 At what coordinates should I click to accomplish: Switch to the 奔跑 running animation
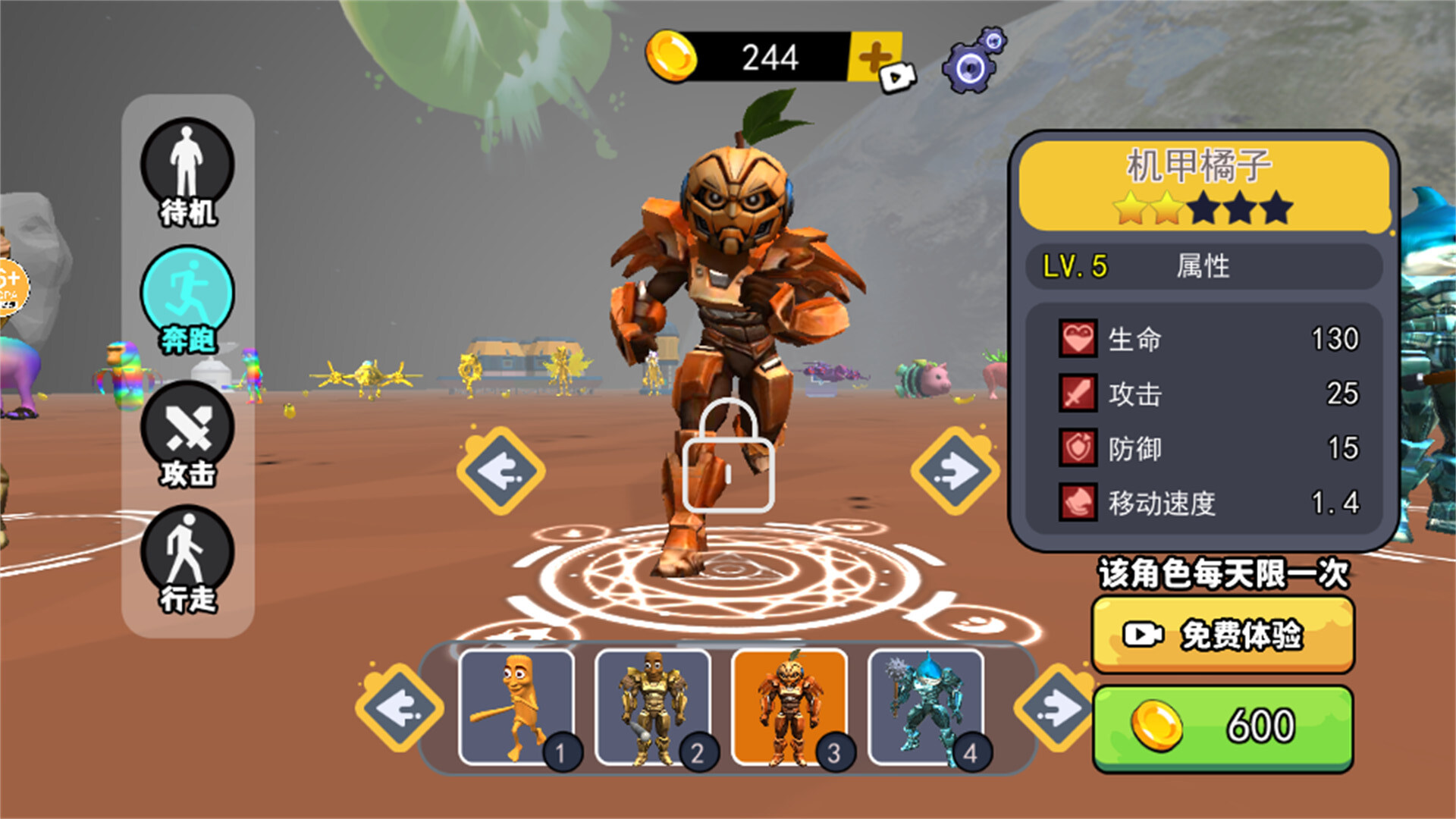click(187, 301)
